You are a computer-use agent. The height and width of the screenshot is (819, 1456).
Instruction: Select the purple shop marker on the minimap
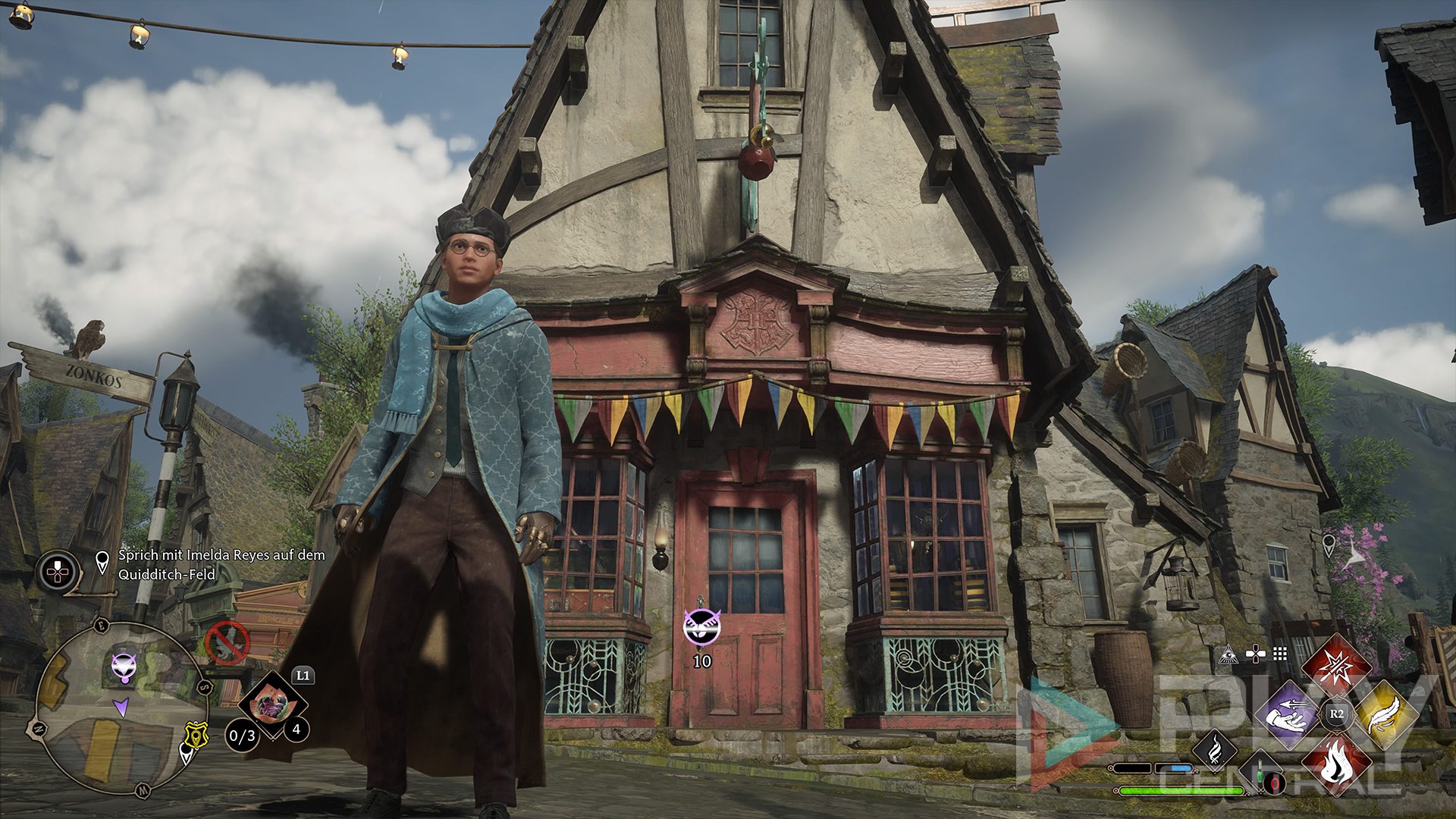coord(124,667)
